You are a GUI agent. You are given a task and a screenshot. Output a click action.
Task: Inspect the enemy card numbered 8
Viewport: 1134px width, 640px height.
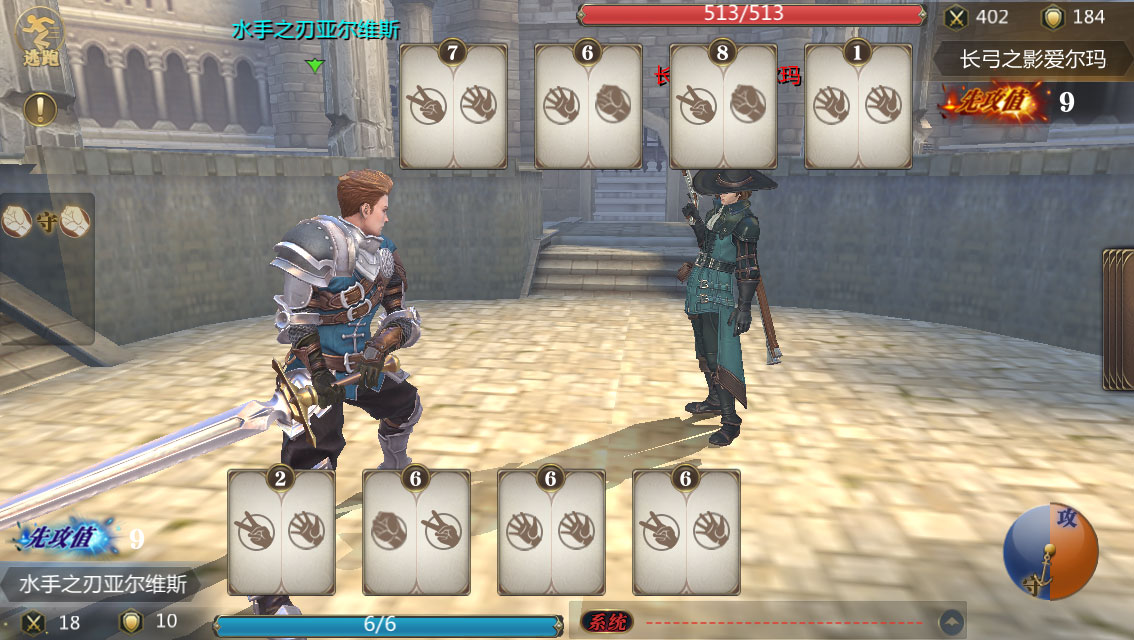(x=723, y=106)
